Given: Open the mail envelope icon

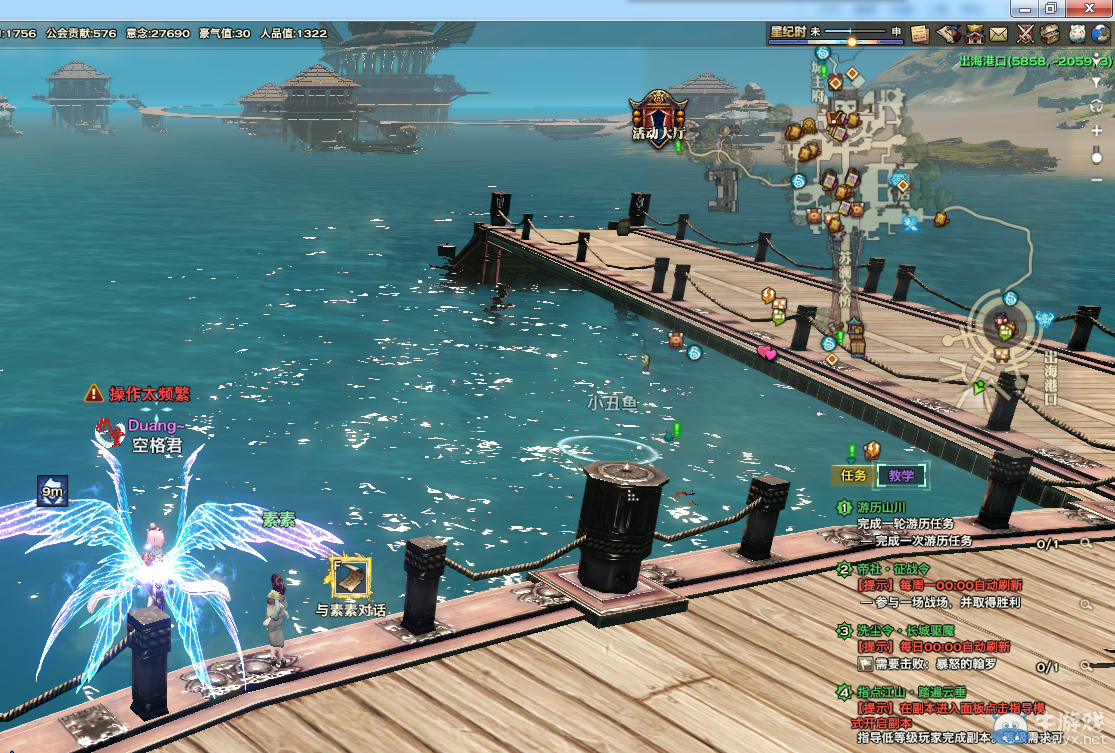Looking at the screenshot, I should pyautogui.click(x=999, y=33).
